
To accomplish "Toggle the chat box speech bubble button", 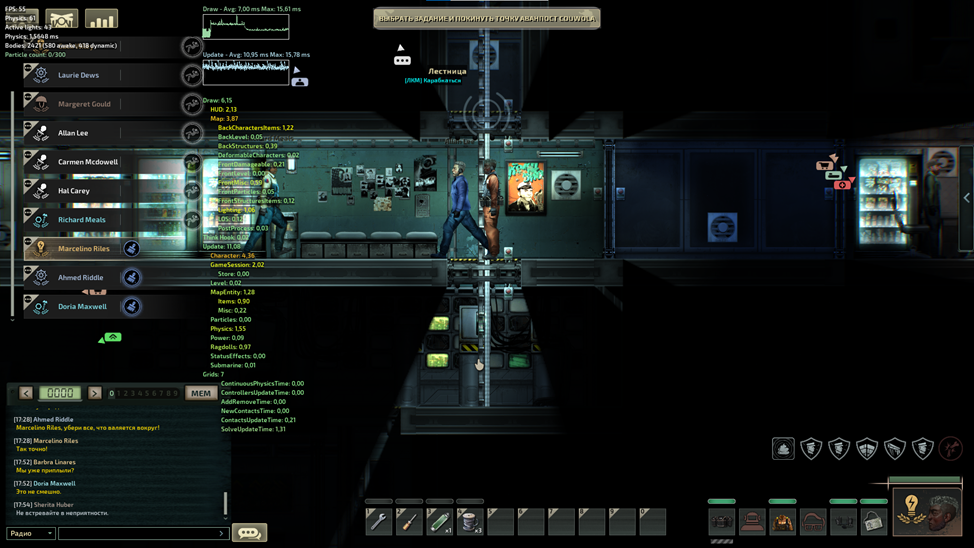I will point(249,533).
